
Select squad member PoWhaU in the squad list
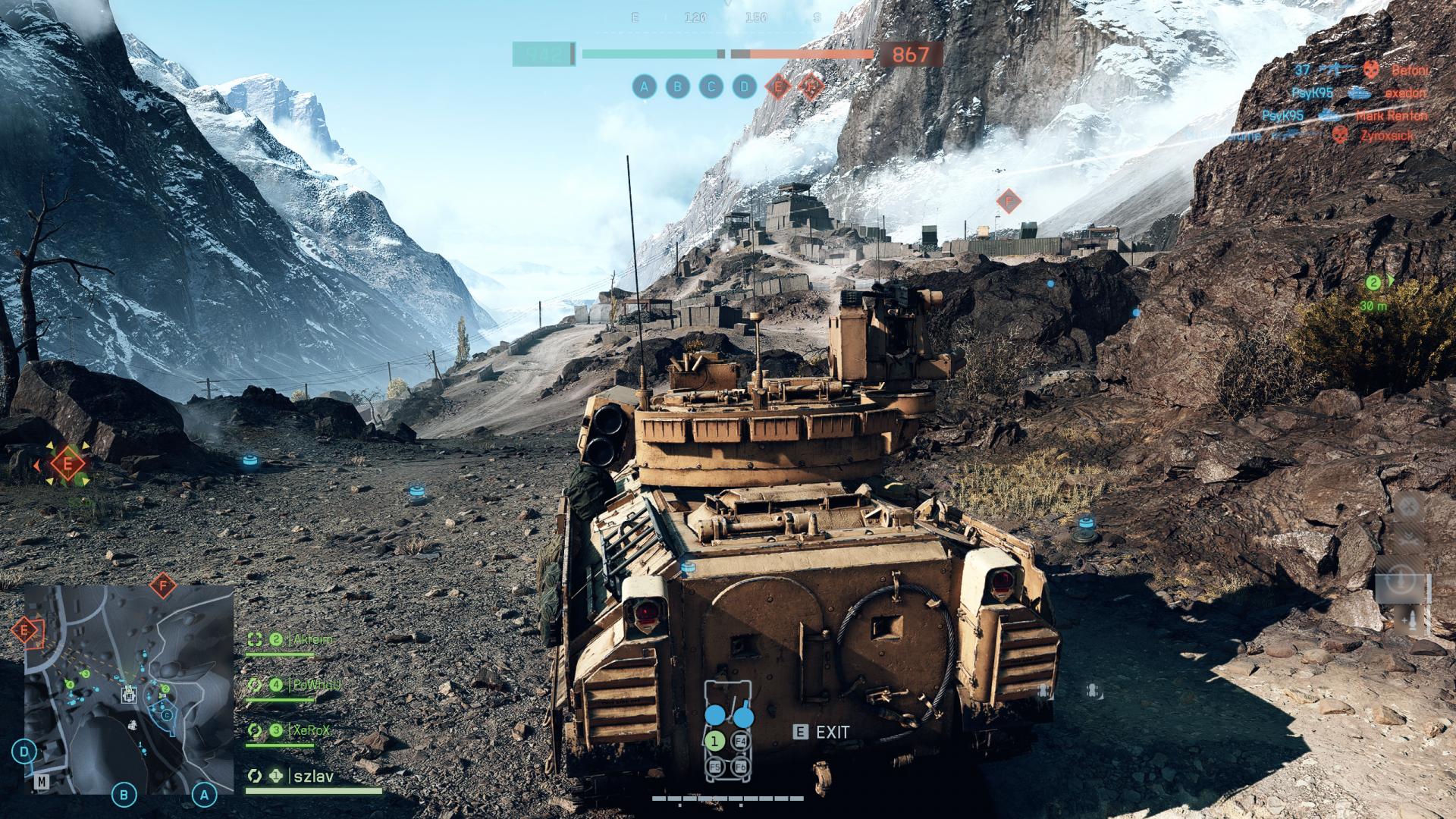(314, 685)
